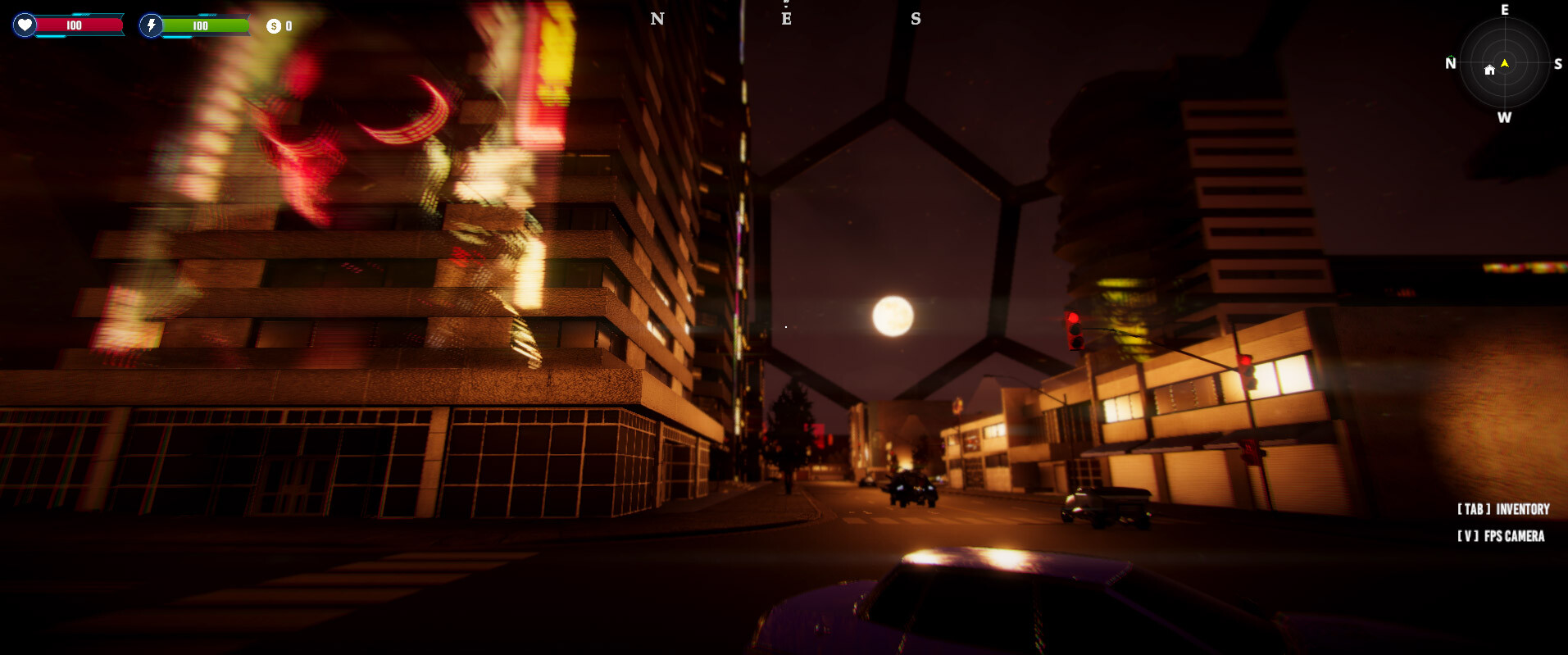
Task: Click the compass rose in the top-right corner
Action: pos(1505,63)
